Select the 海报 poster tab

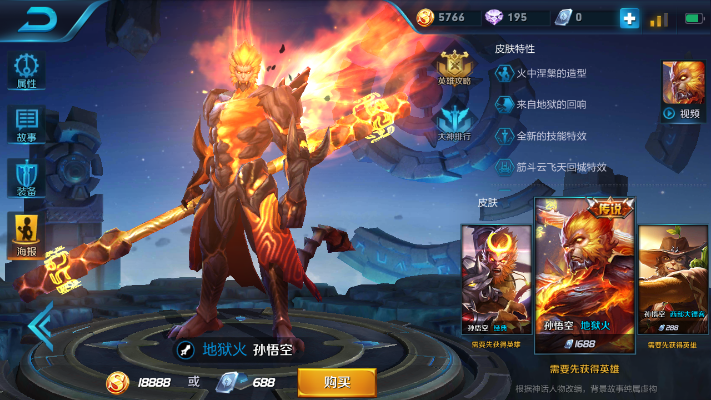tap(27, 235)
